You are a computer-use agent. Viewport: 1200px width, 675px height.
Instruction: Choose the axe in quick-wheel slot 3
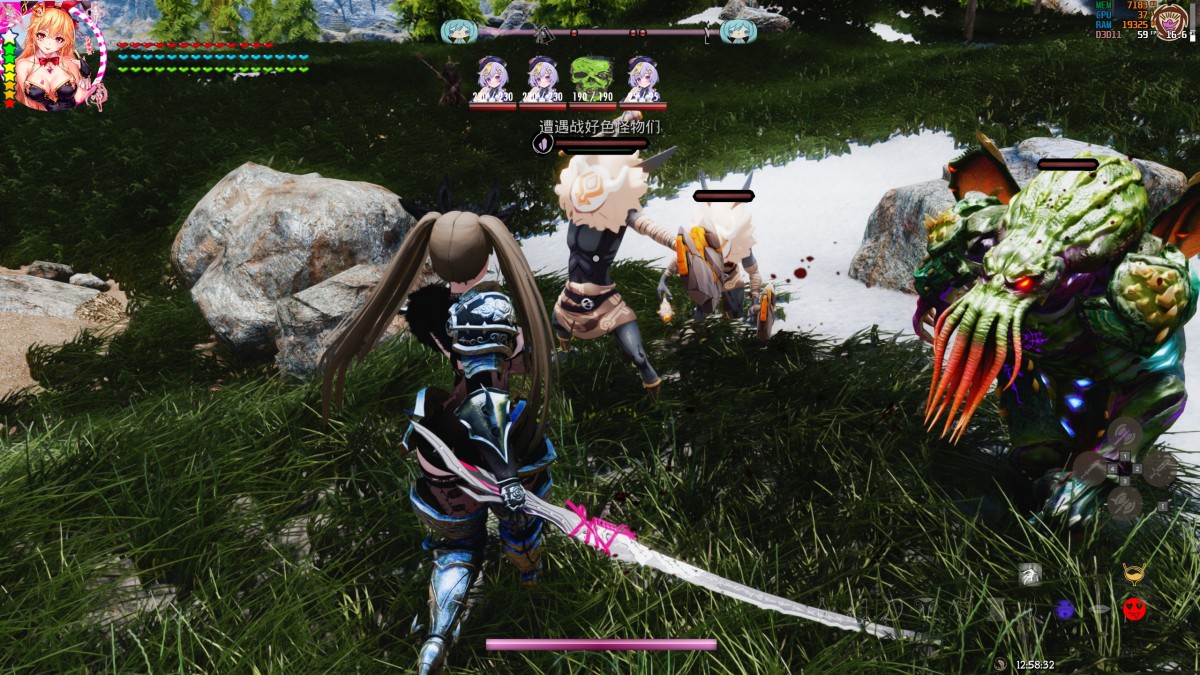click(x=1123, y=503)
